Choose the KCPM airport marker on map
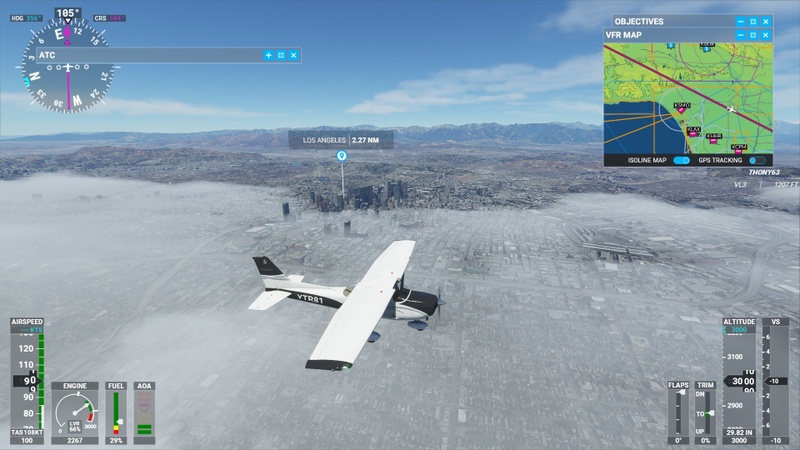Image resolution: width=800 pixels, height=450 pixels. pyautogui.click(x=738, y=151)
